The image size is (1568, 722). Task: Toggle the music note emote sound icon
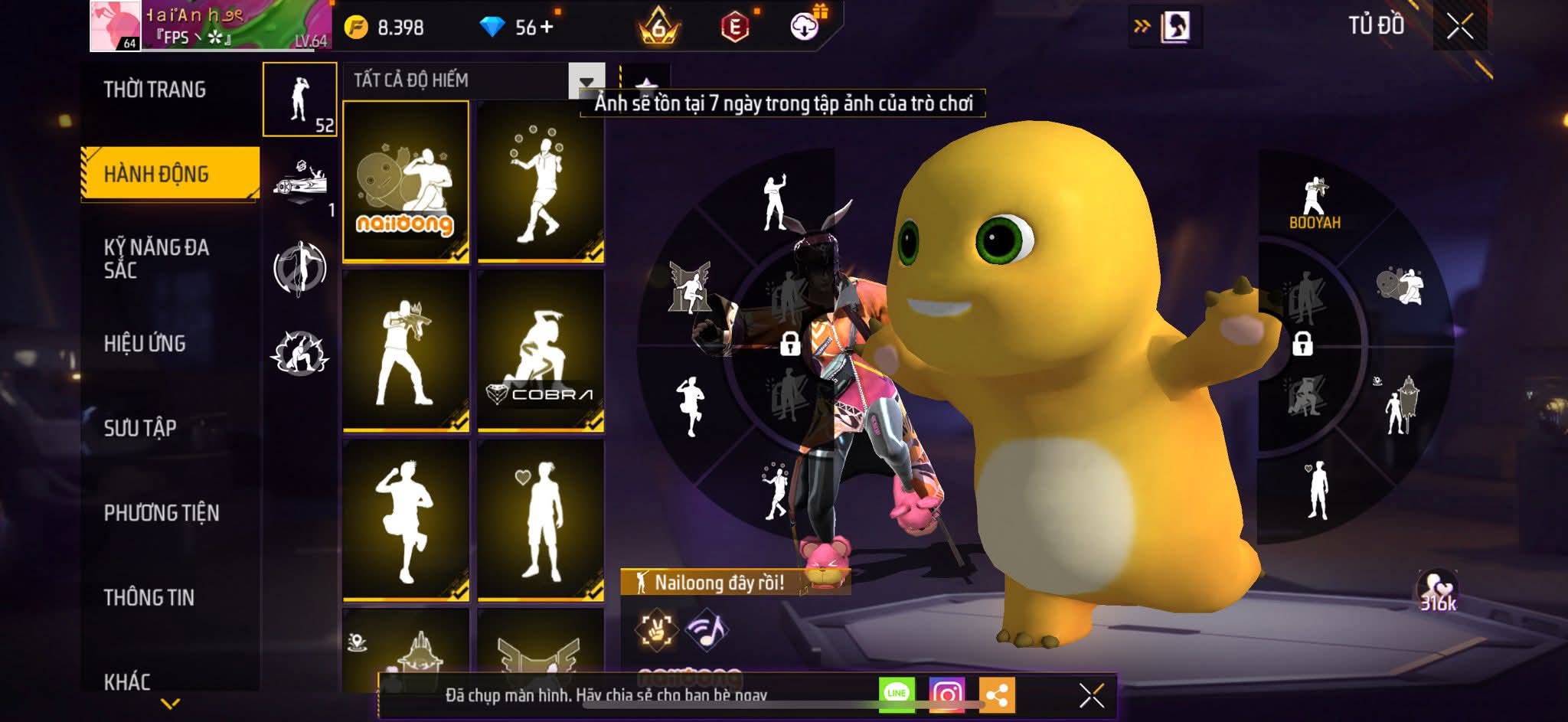(707, 629)
